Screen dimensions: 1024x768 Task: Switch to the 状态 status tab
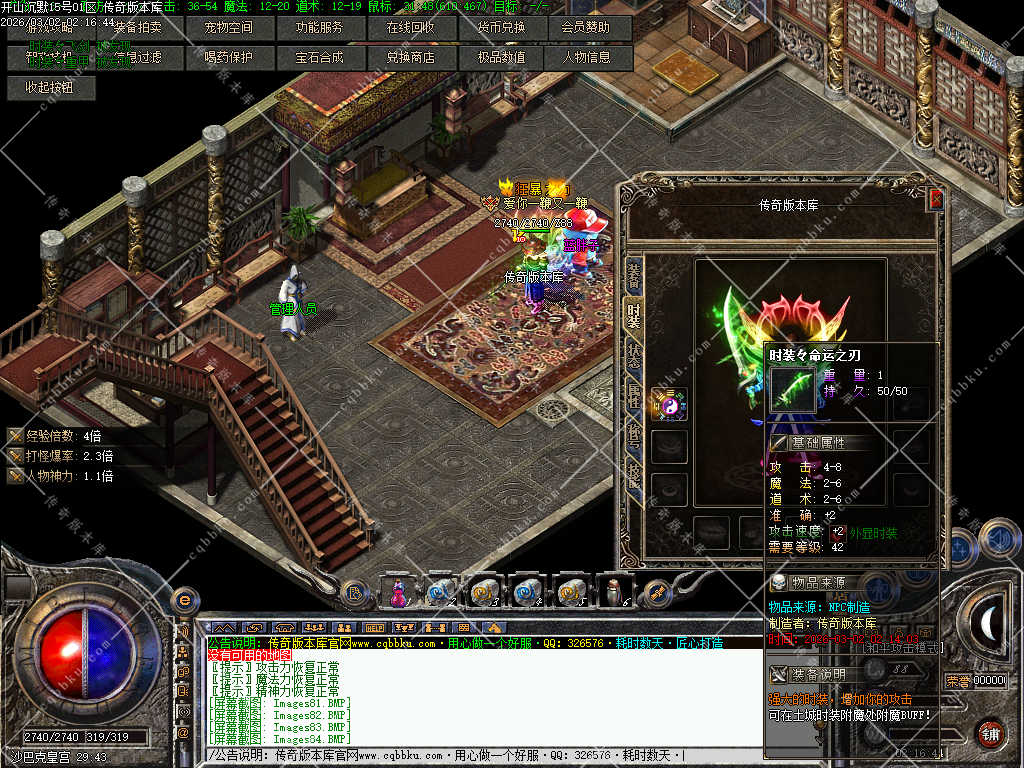[634, 356]
